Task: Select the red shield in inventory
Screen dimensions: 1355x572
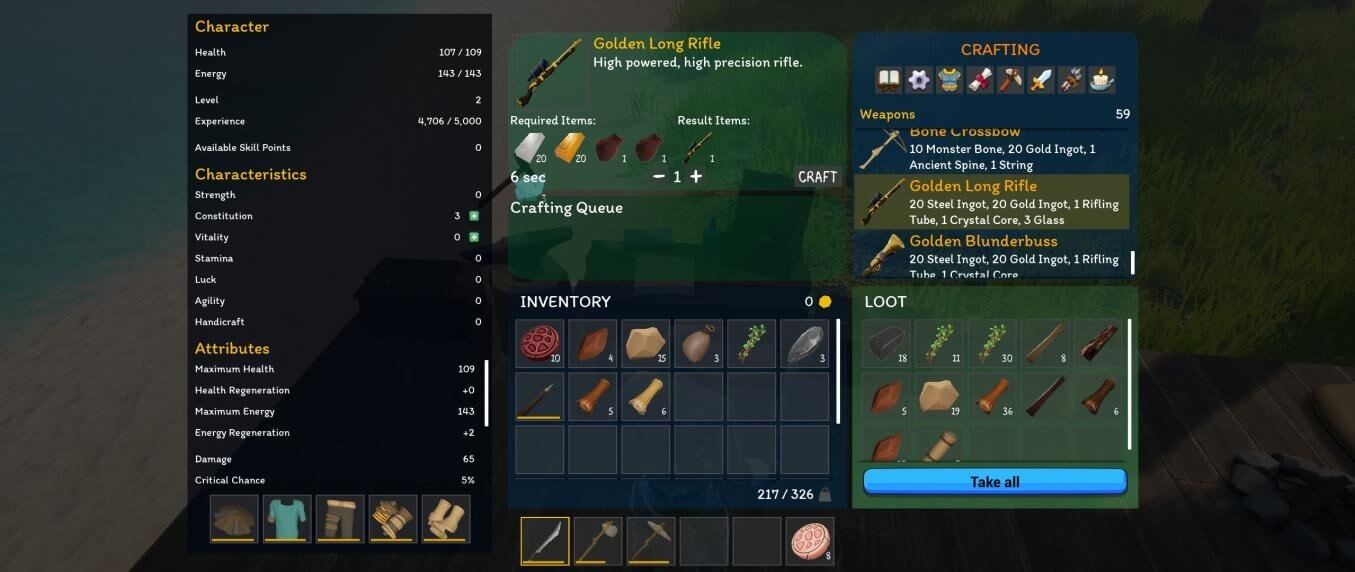Action: point(540,344)
